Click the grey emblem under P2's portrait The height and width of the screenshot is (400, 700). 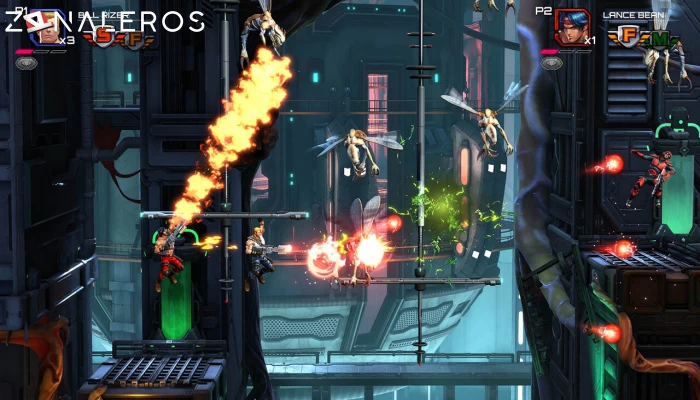coord(553,62)
